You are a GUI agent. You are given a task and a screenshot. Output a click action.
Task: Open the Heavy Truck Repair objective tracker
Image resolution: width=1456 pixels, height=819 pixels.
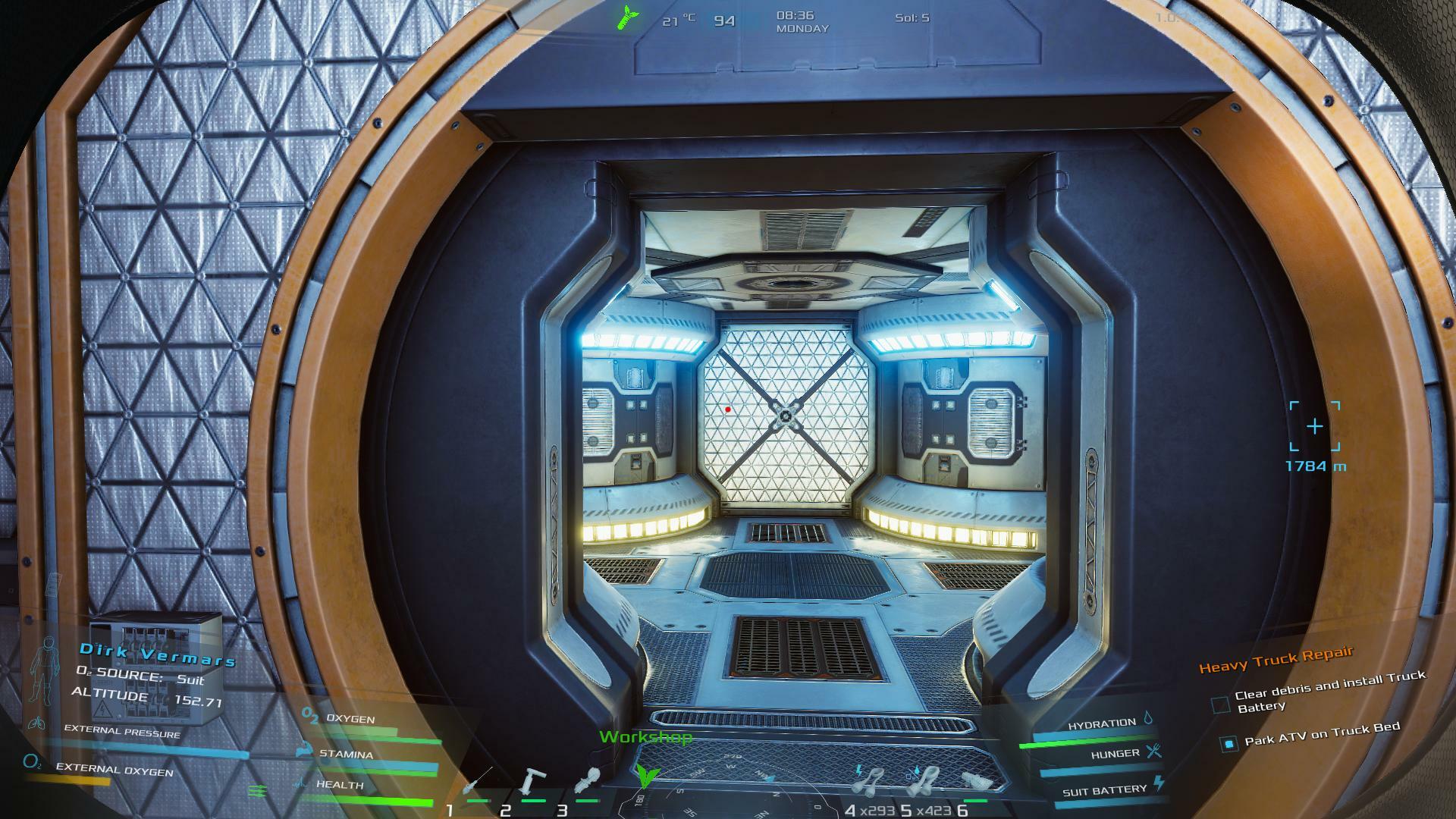tap(1276, 661)
